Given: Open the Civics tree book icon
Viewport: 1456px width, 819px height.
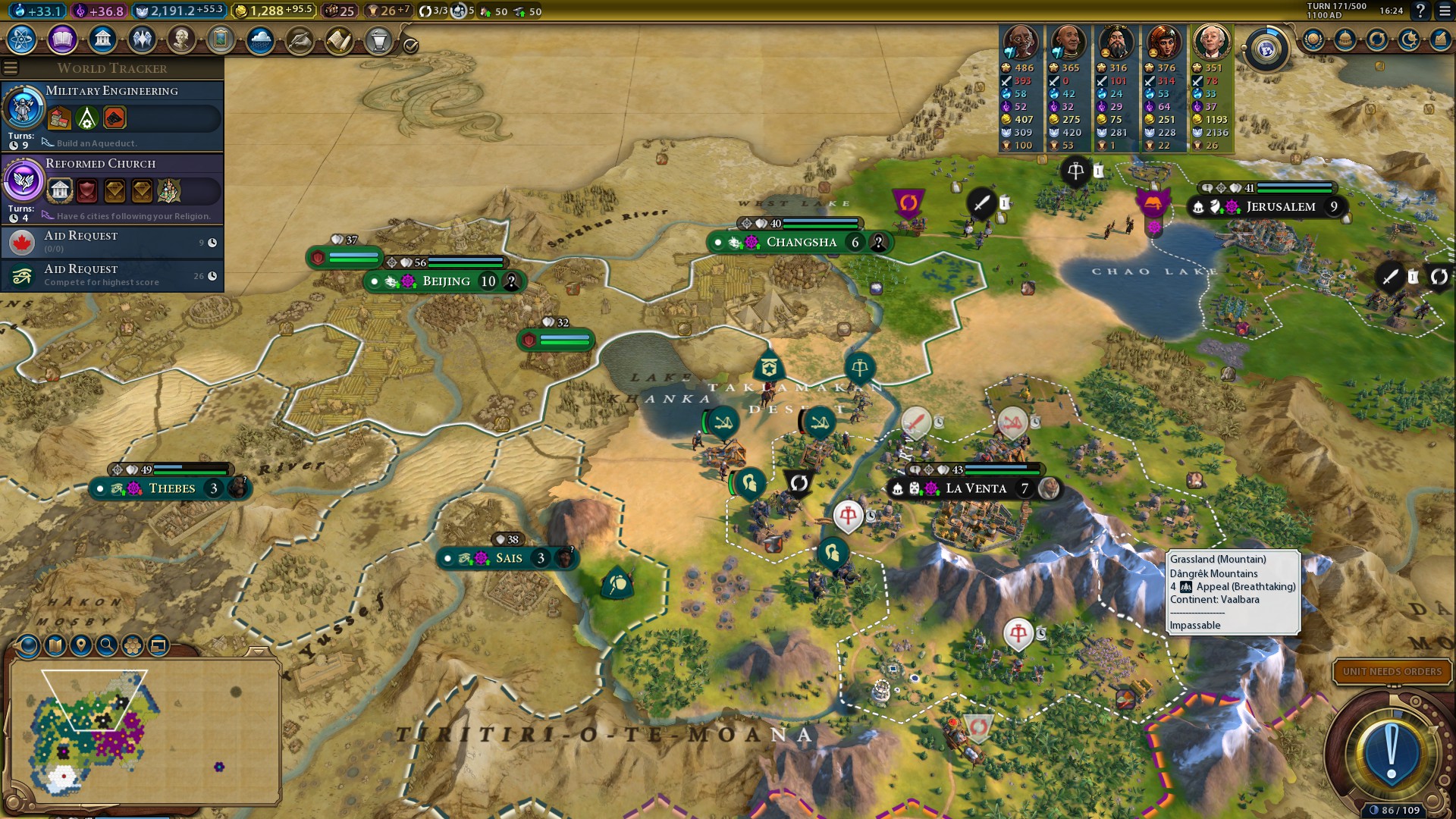Looking at the screenshot, I should 62,39.
